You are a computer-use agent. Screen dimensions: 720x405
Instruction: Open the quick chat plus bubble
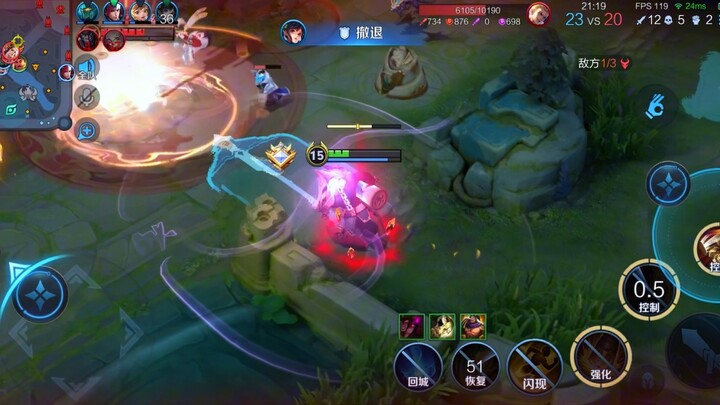[x=86, y=130]
